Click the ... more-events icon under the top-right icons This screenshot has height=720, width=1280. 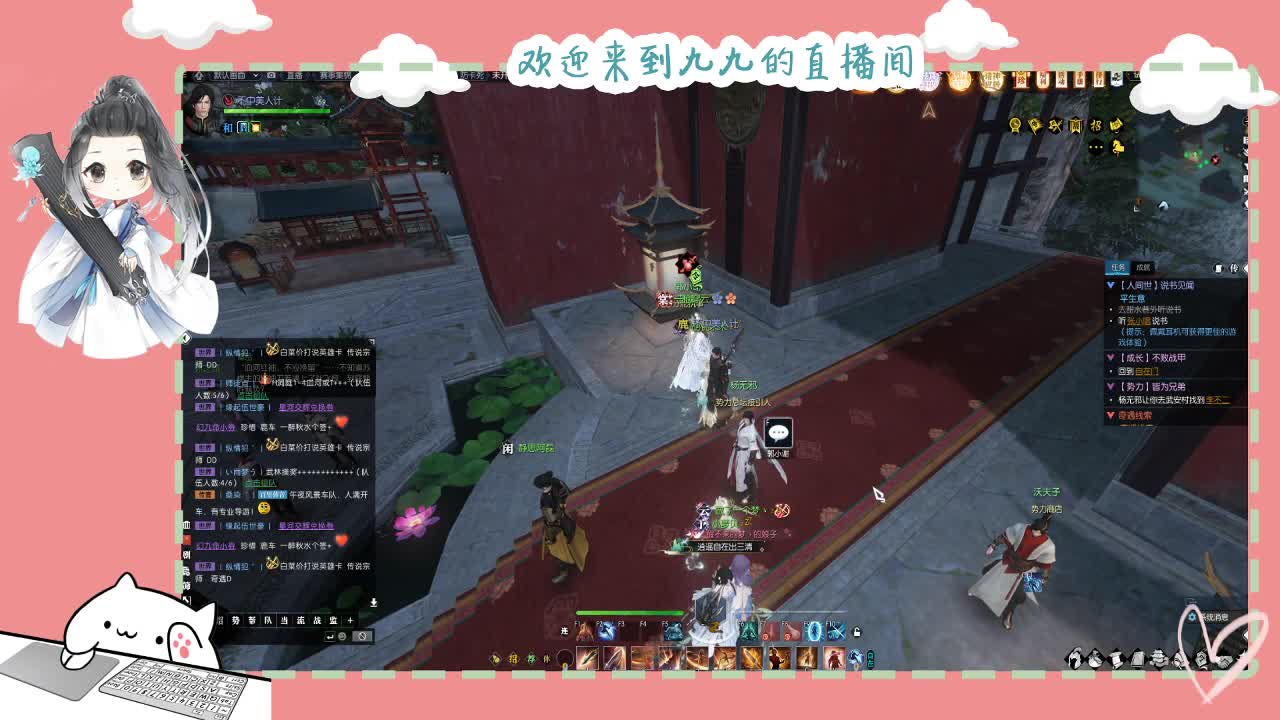pos(1096,146)
